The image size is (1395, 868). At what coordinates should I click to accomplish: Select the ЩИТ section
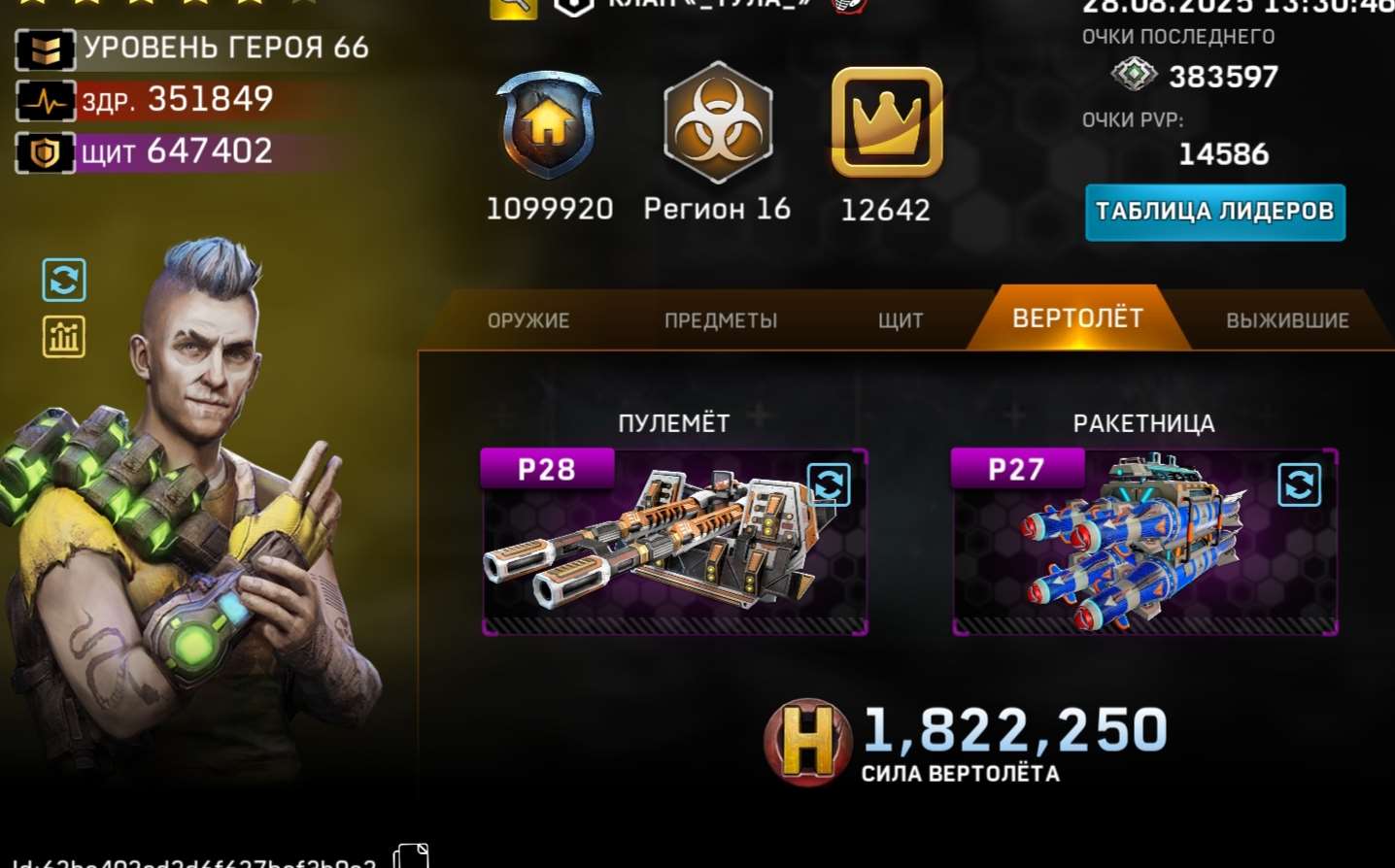tap(900, 319)
